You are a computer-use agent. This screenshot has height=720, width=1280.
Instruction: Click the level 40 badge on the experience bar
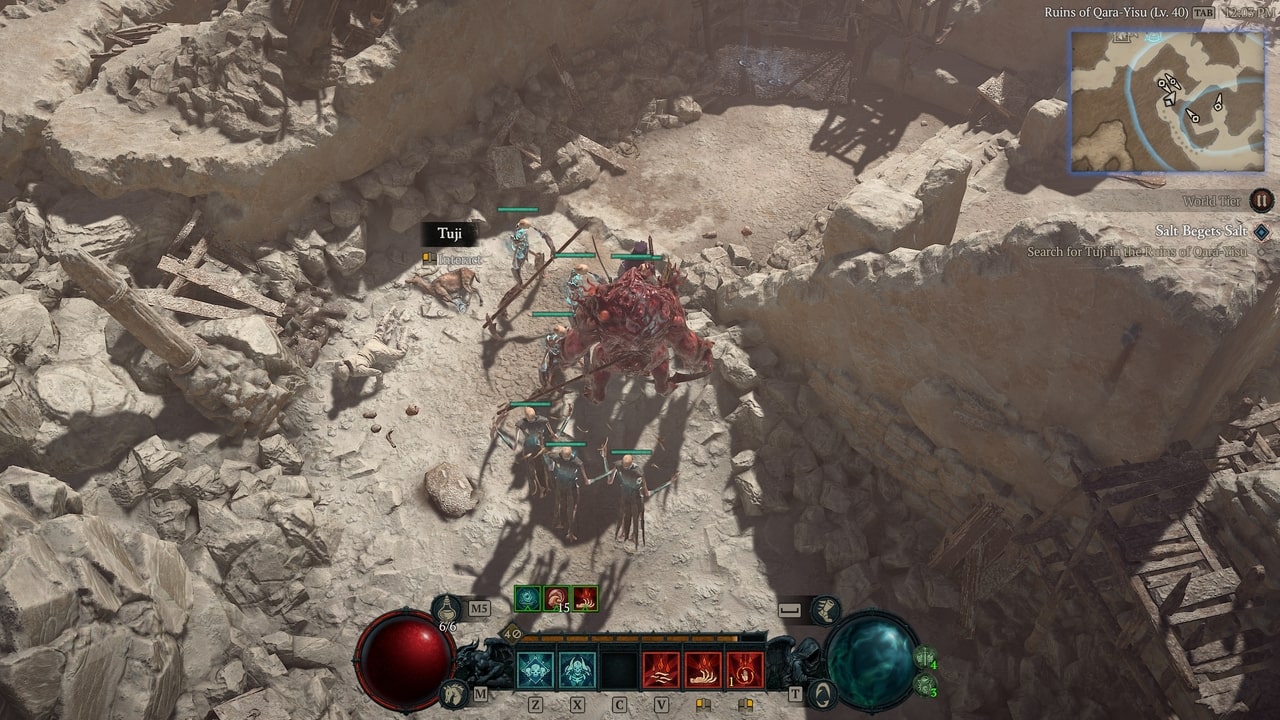click(x=511, y=633)
